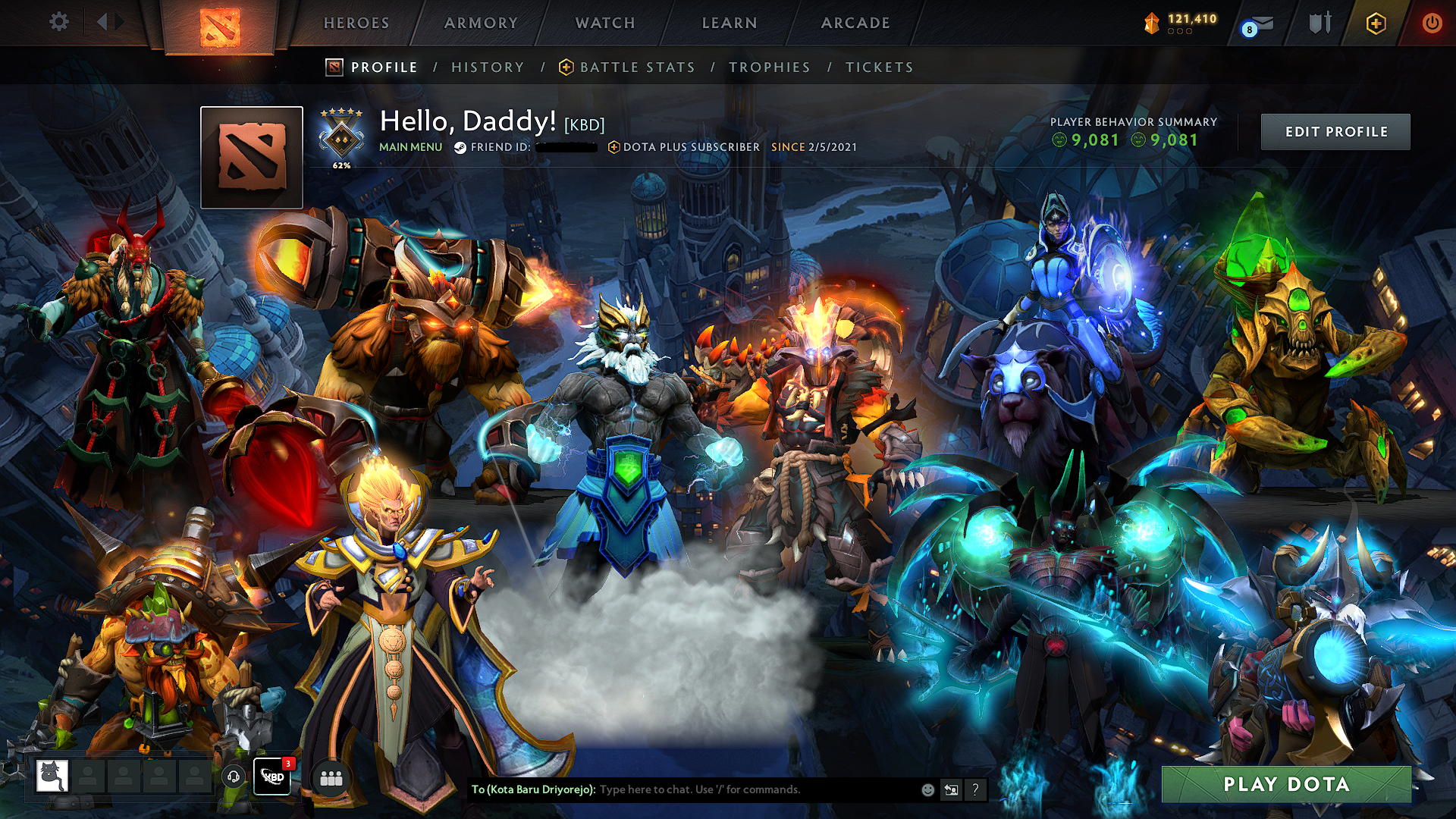Open the KBD guild icon
1456x819 pixels.
pos(271,777)
